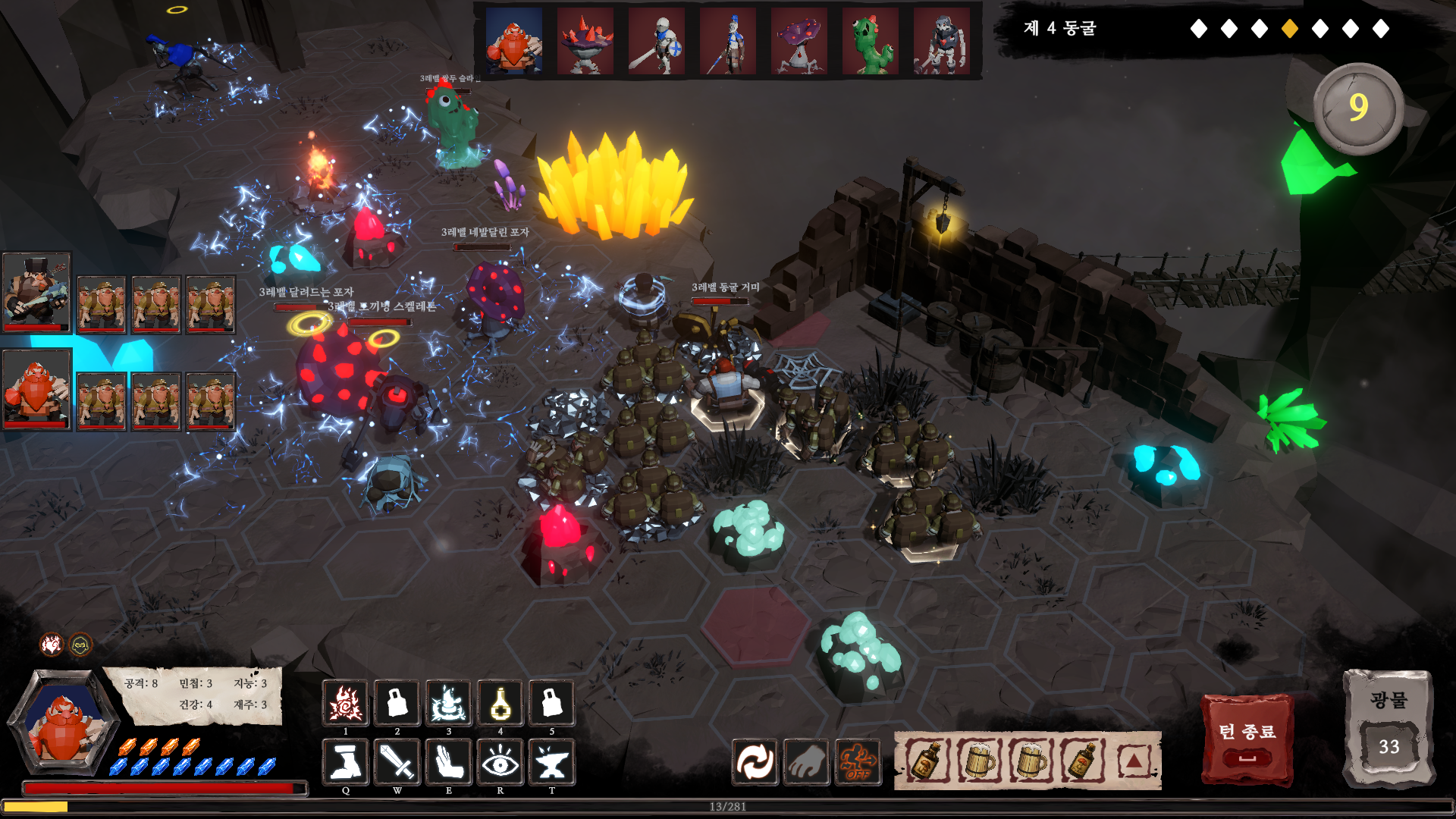Open the 광물 mineral panel
This screenshot has width=1456, height=819.
1388,728
